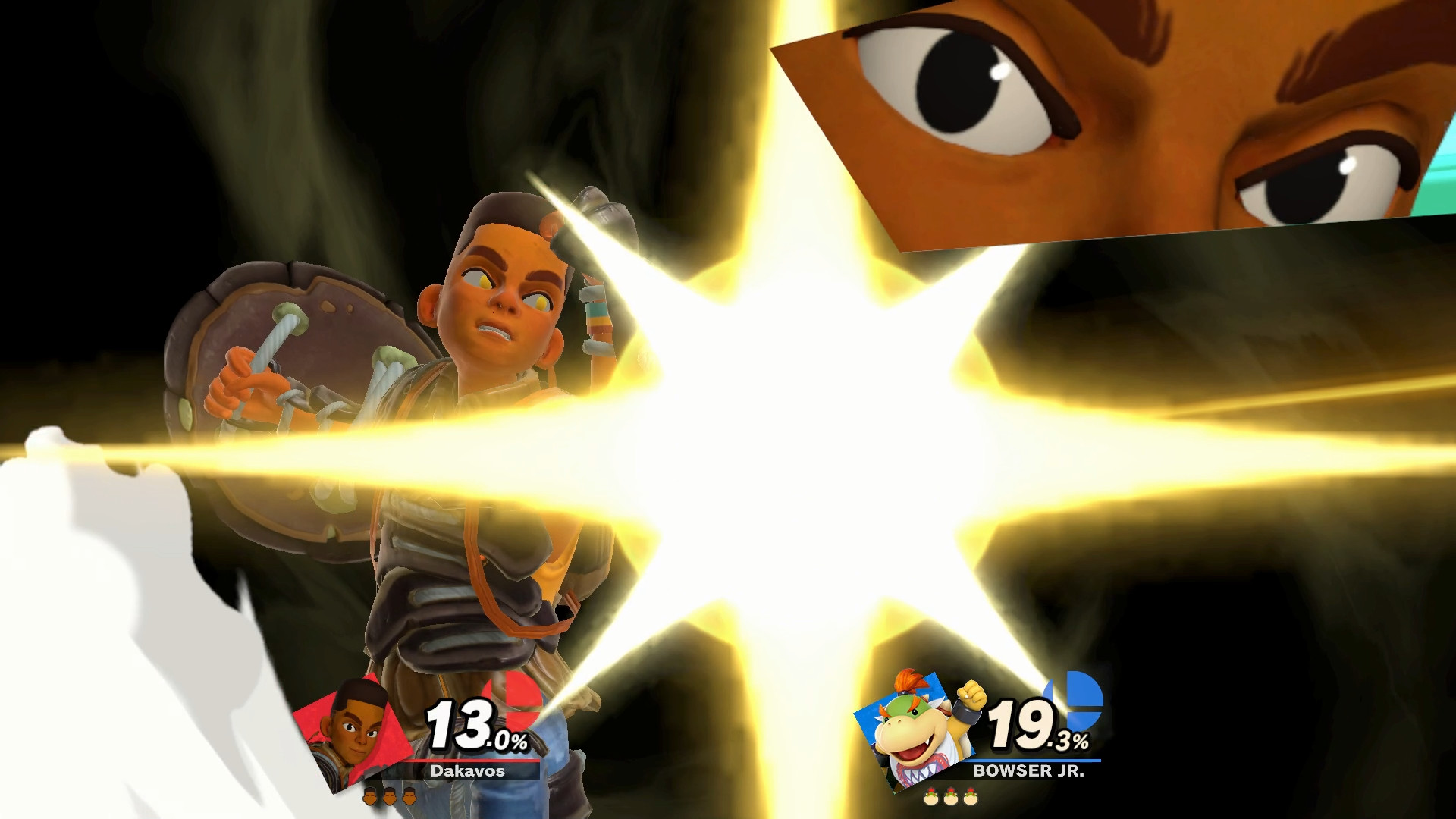
Task: Click the middle Bowser Jr. stock icon
Action: (950, 796)
